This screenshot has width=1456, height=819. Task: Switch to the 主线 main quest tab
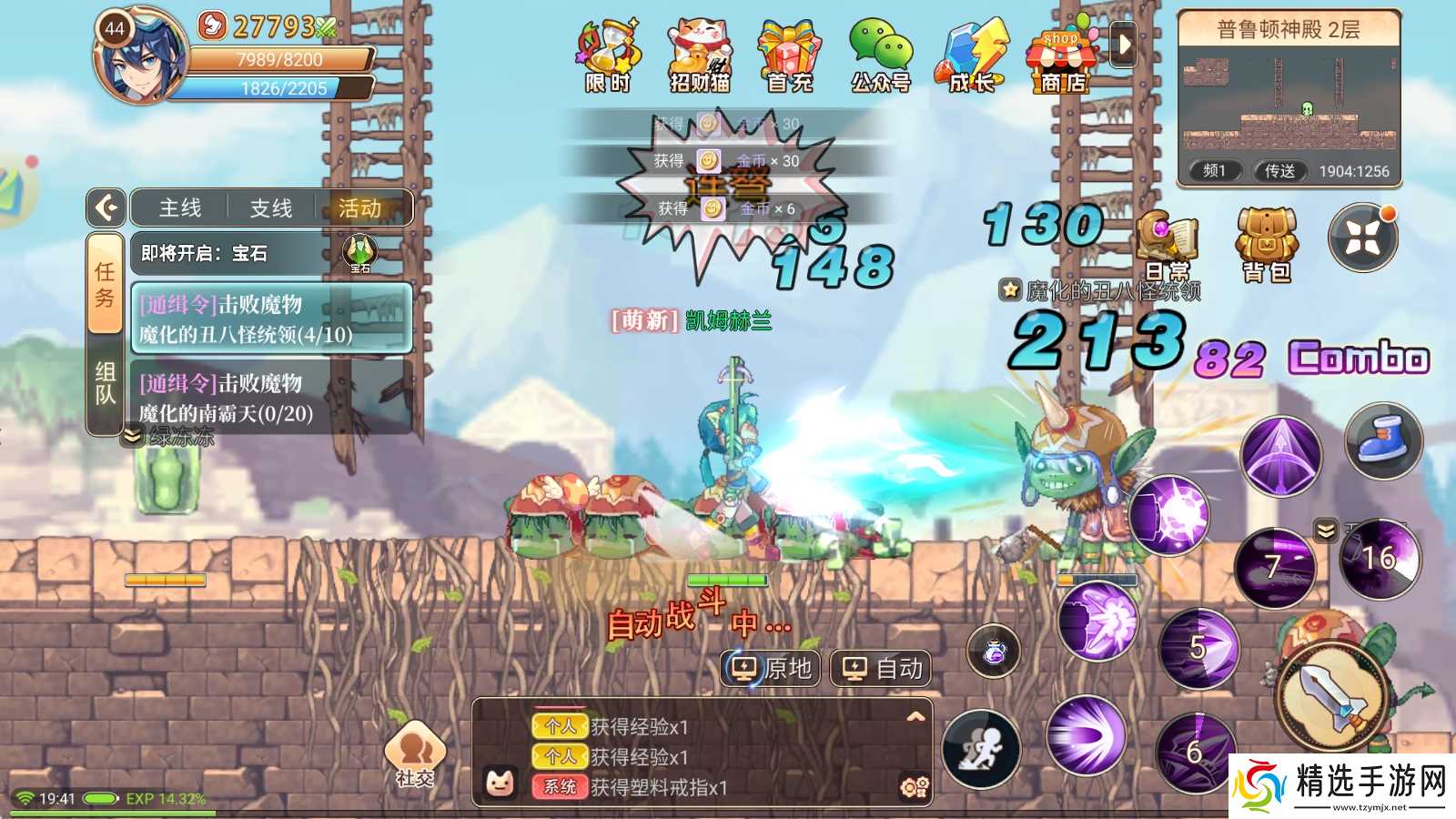coord(180,208)
